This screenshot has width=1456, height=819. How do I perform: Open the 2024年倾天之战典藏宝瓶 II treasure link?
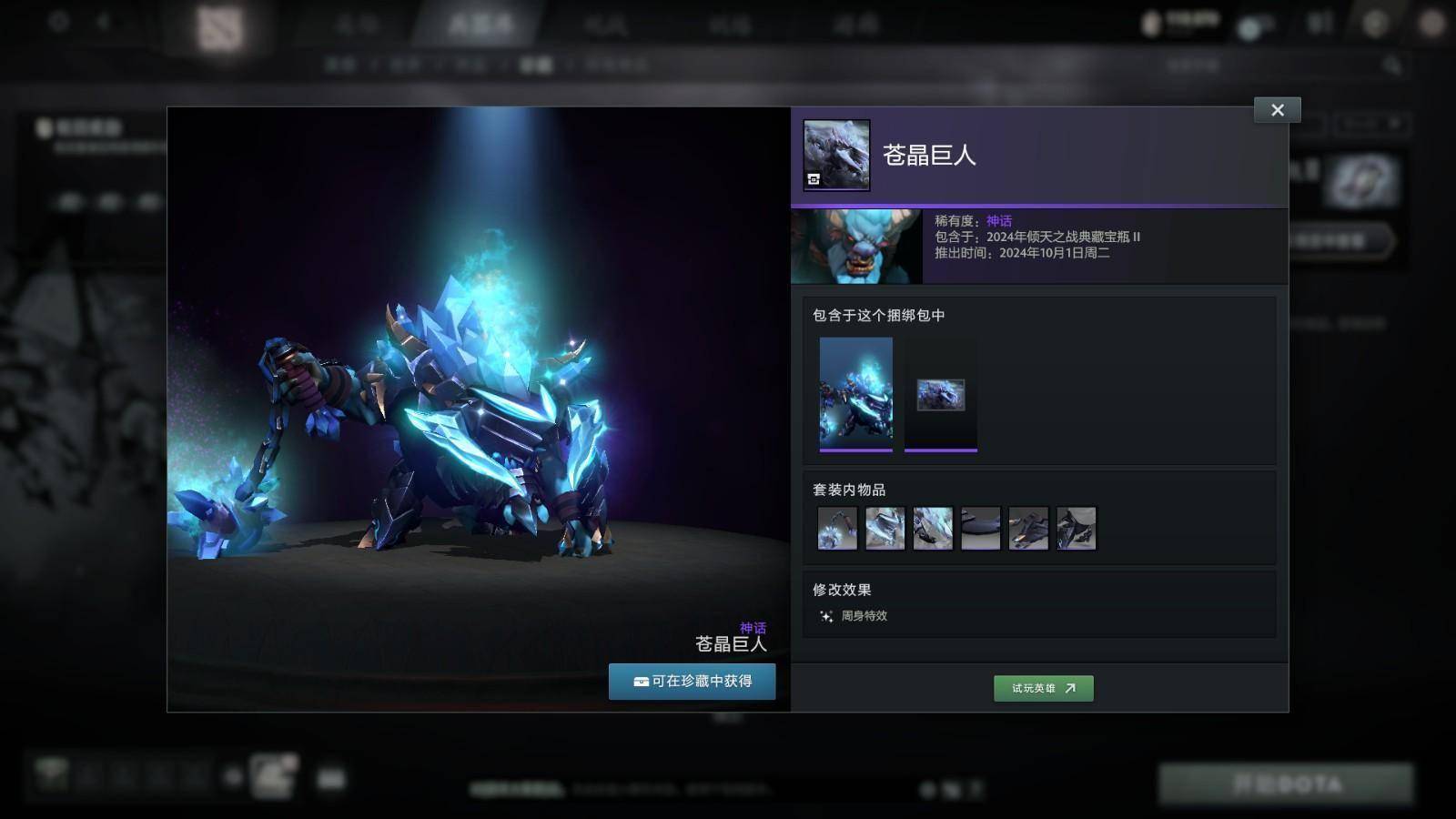[x=1063, y=237]
